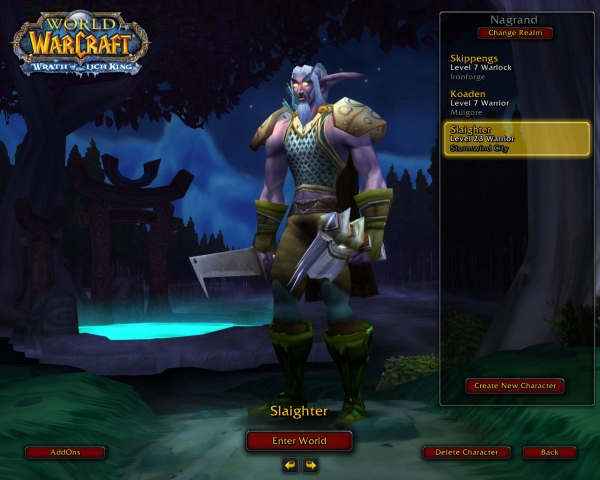Image resolution: width=600 pixels, height=480 pixels.
Task: Create a new character
Action: [515, 385]
